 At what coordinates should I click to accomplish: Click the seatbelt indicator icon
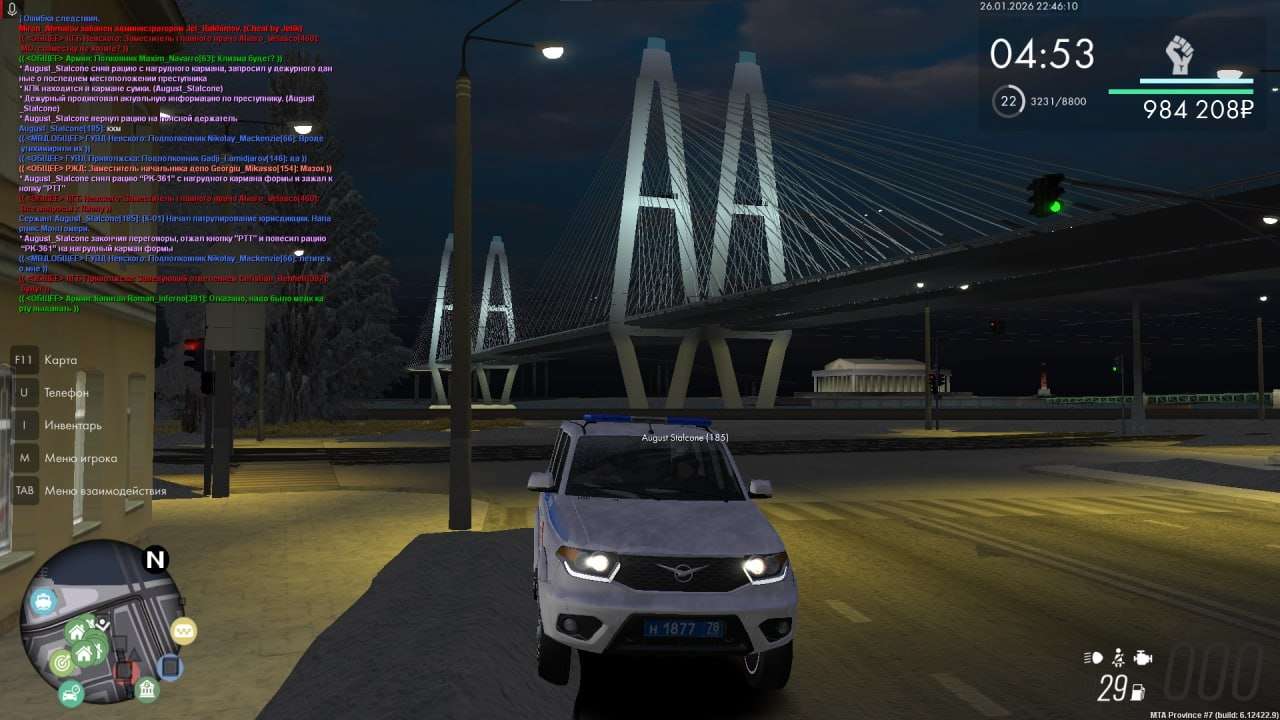click(x=1119, y=658)
